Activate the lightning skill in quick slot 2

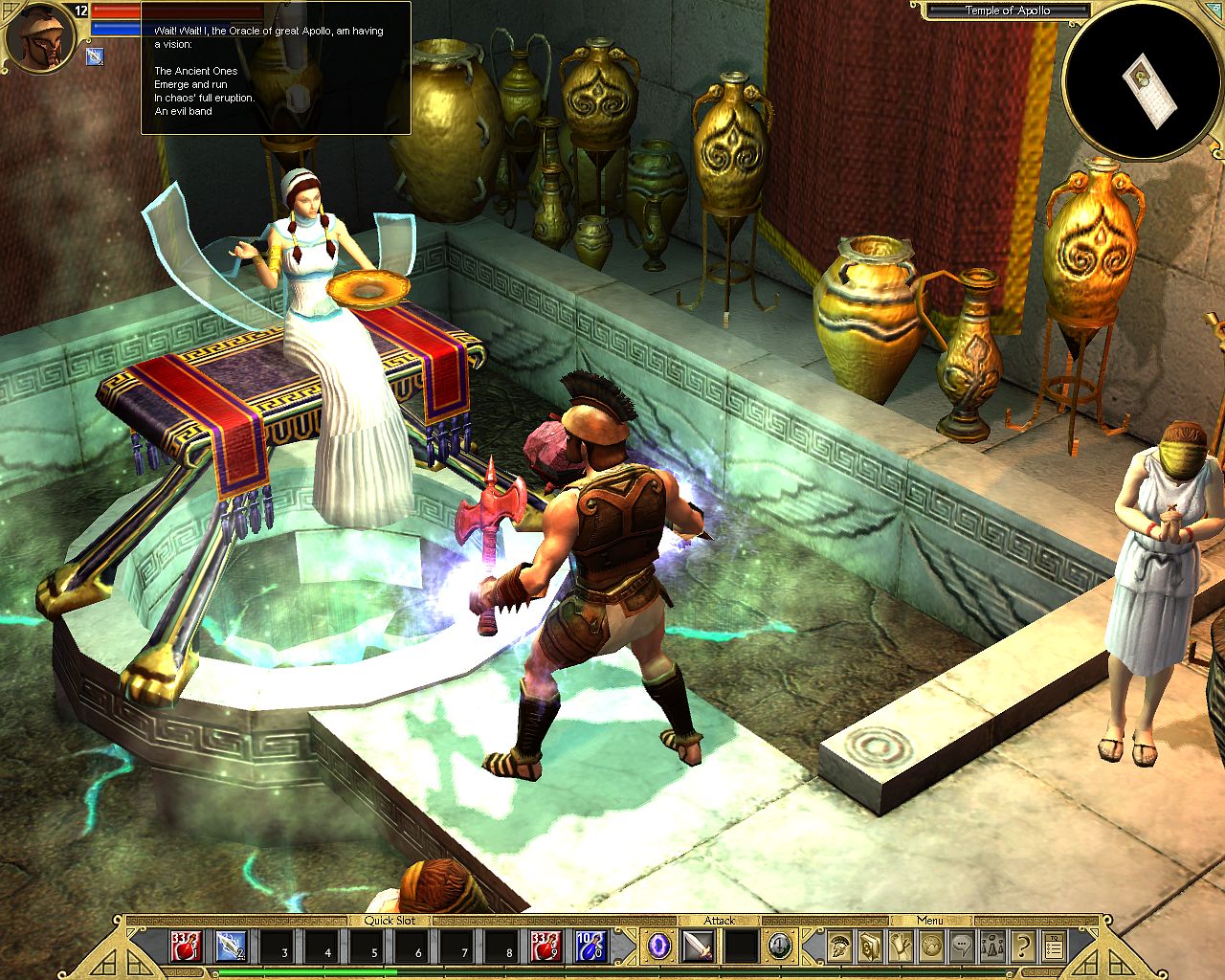coord(230,947)
